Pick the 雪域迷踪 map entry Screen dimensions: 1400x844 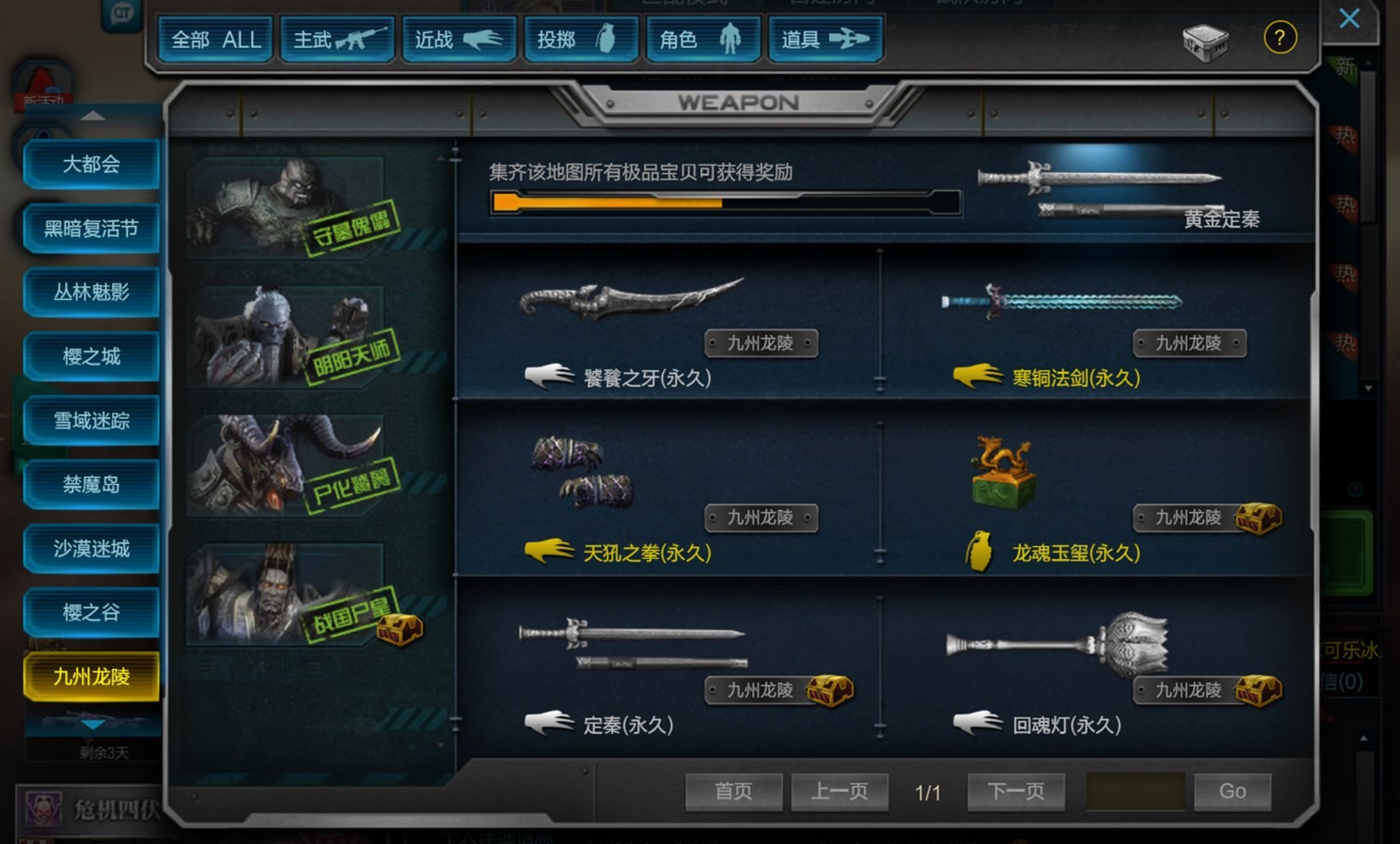click(92, 421)
